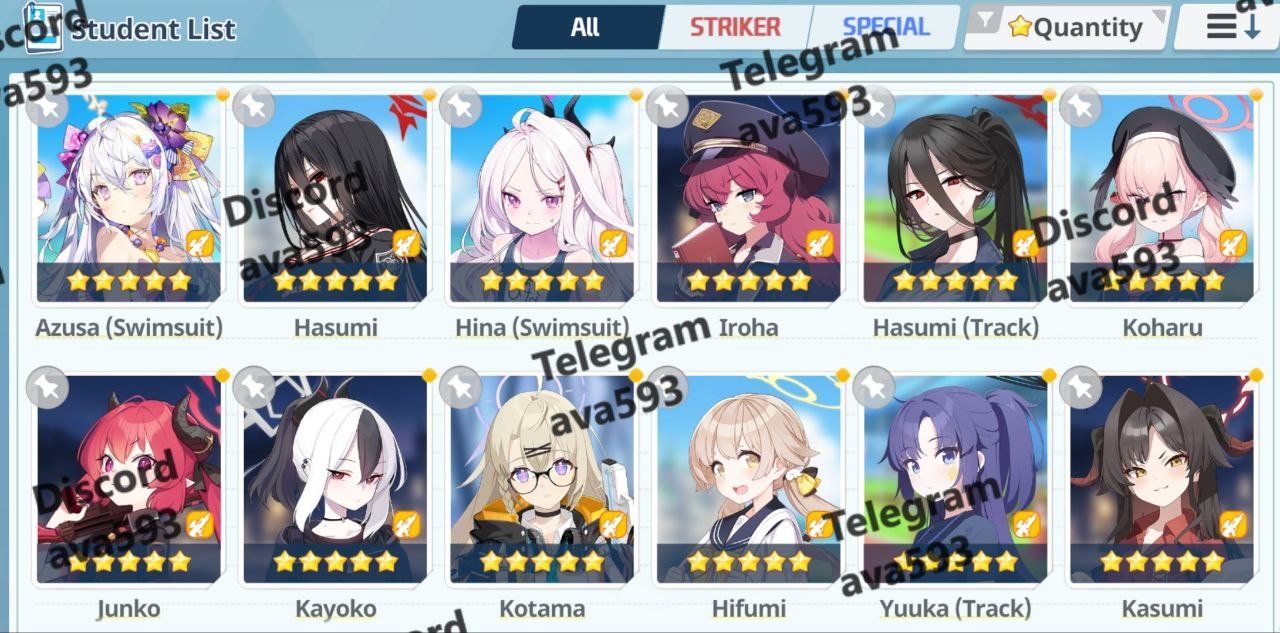
Task: Open the Yuuka (Track) card
Action: click(956, 479)
